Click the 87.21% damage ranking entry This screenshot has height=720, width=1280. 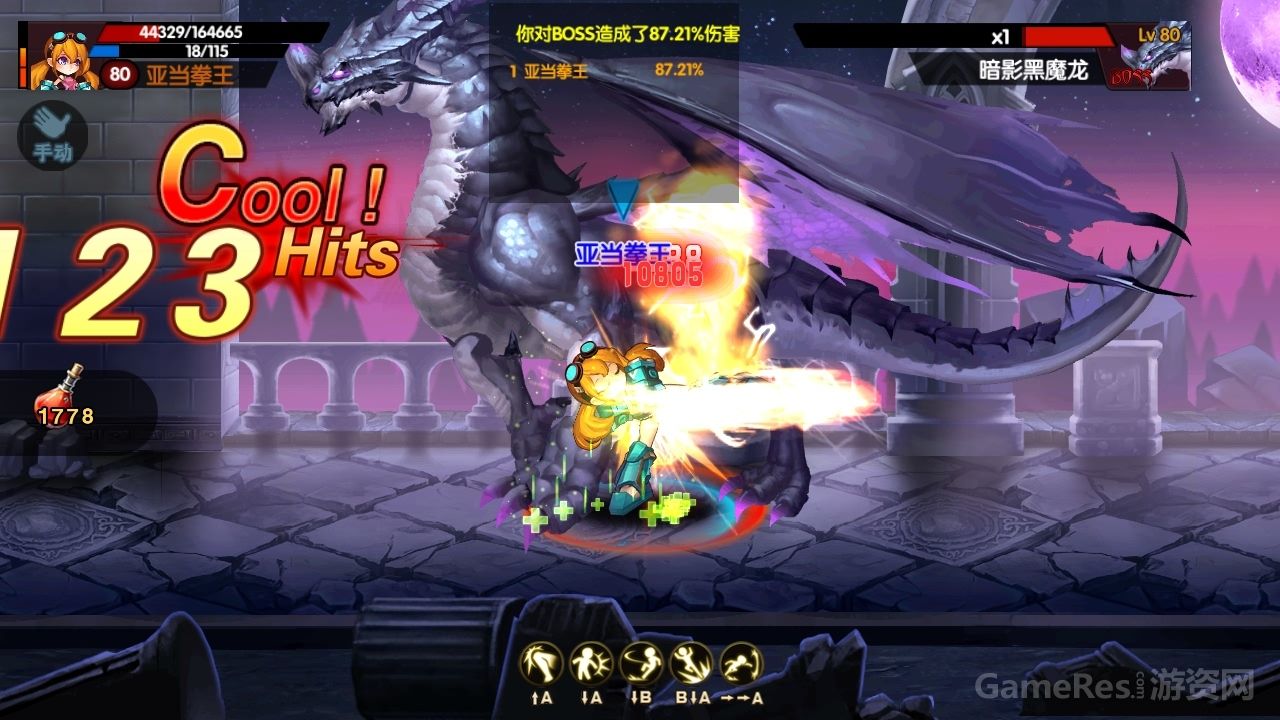click(677, 71)
